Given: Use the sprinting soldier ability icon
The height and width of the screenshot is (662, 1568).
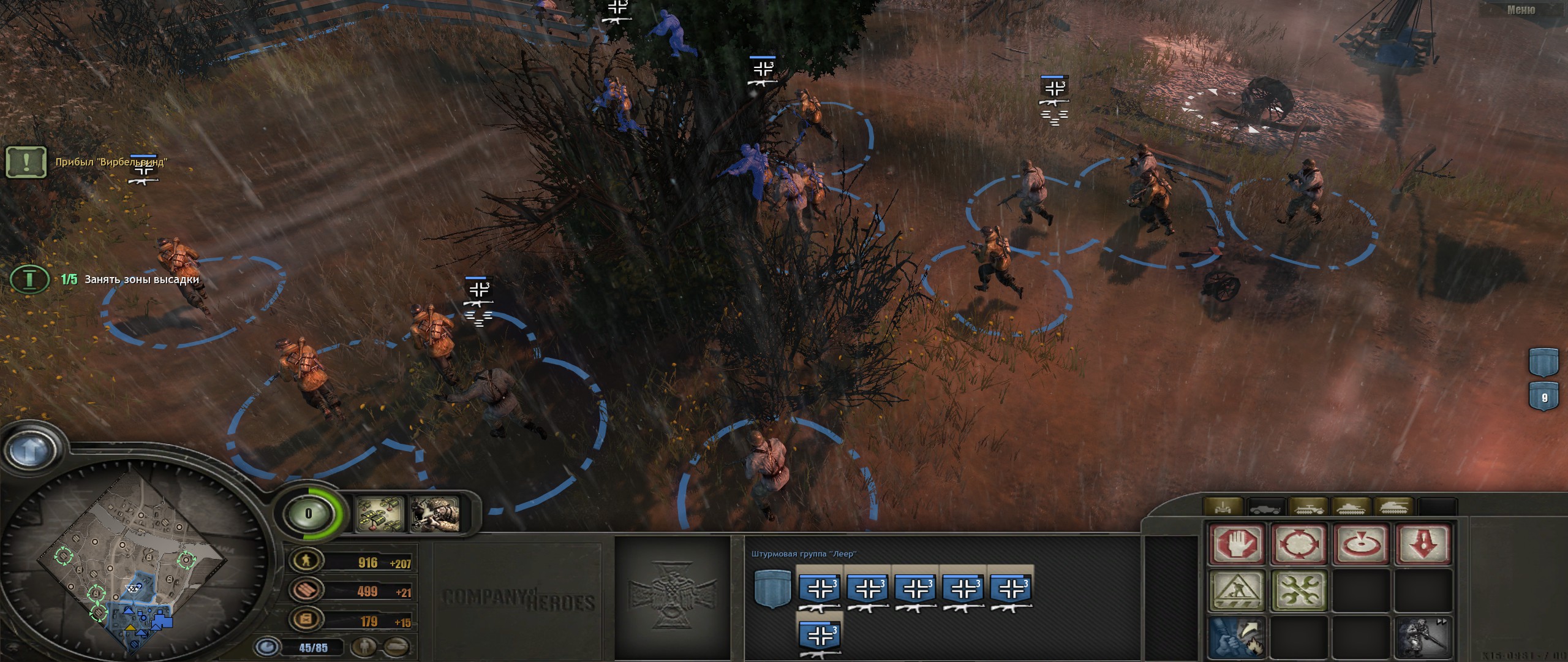Looking at the screenshot, I should (x=1424, y=637).
